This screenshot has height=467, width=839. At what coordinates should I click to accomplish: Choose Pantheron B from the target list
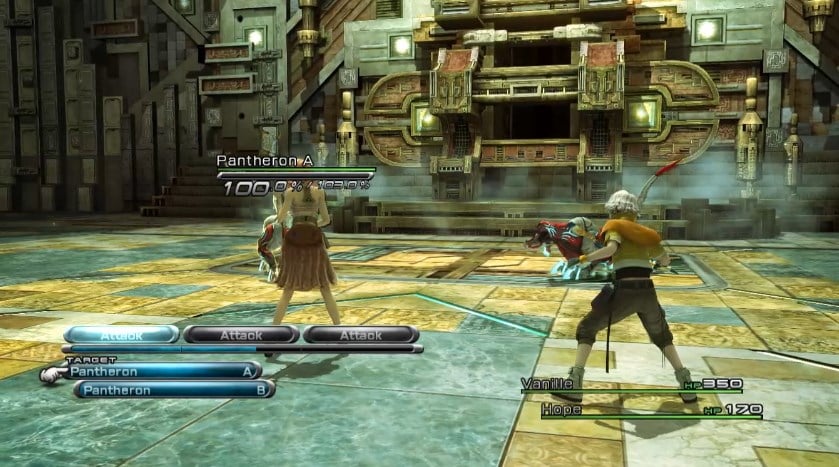(173, 390)
